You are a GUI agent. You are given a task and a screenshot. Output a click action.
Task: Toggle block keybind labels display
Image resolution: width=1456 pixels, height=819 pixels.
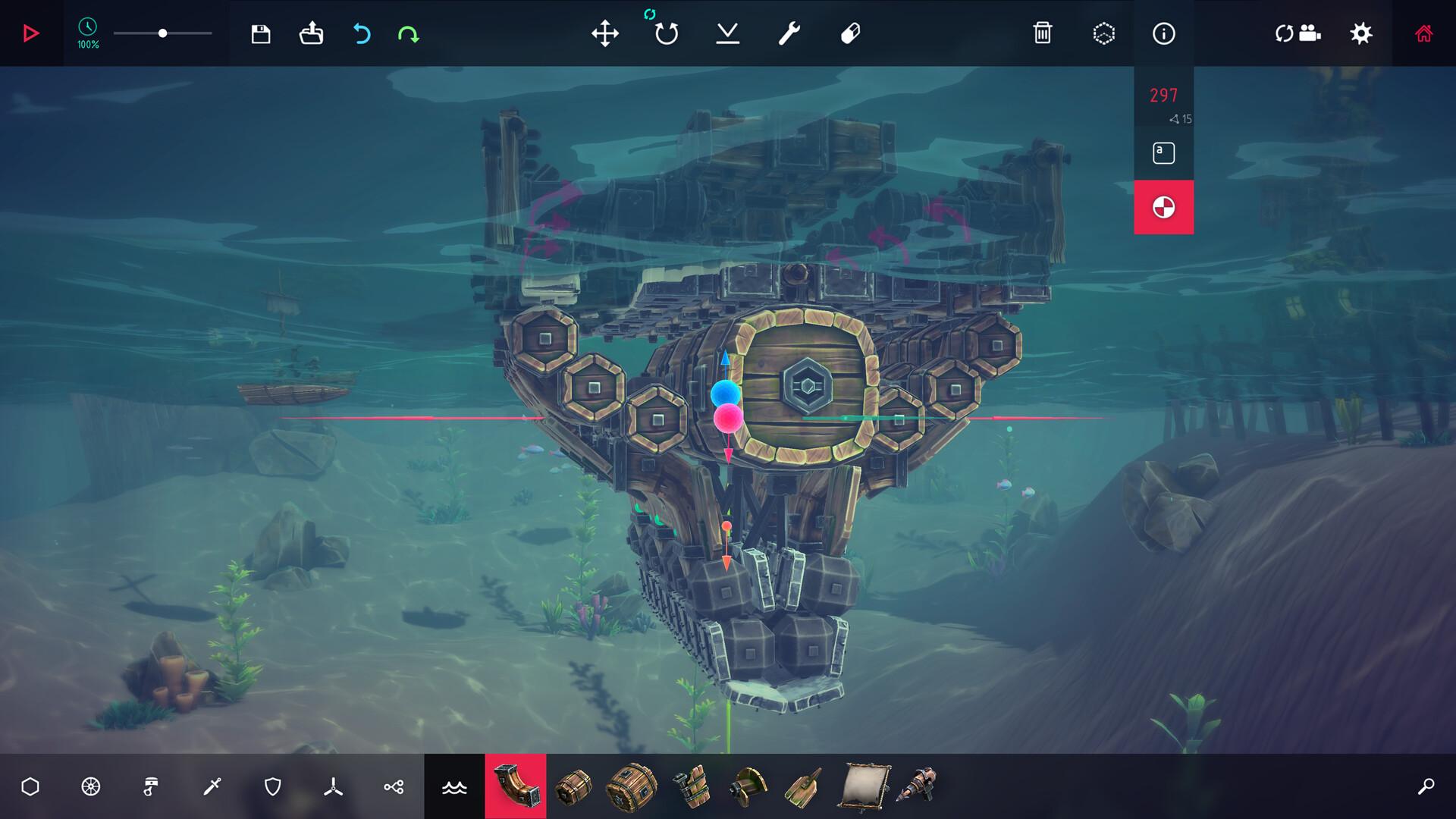point(1164,152)
